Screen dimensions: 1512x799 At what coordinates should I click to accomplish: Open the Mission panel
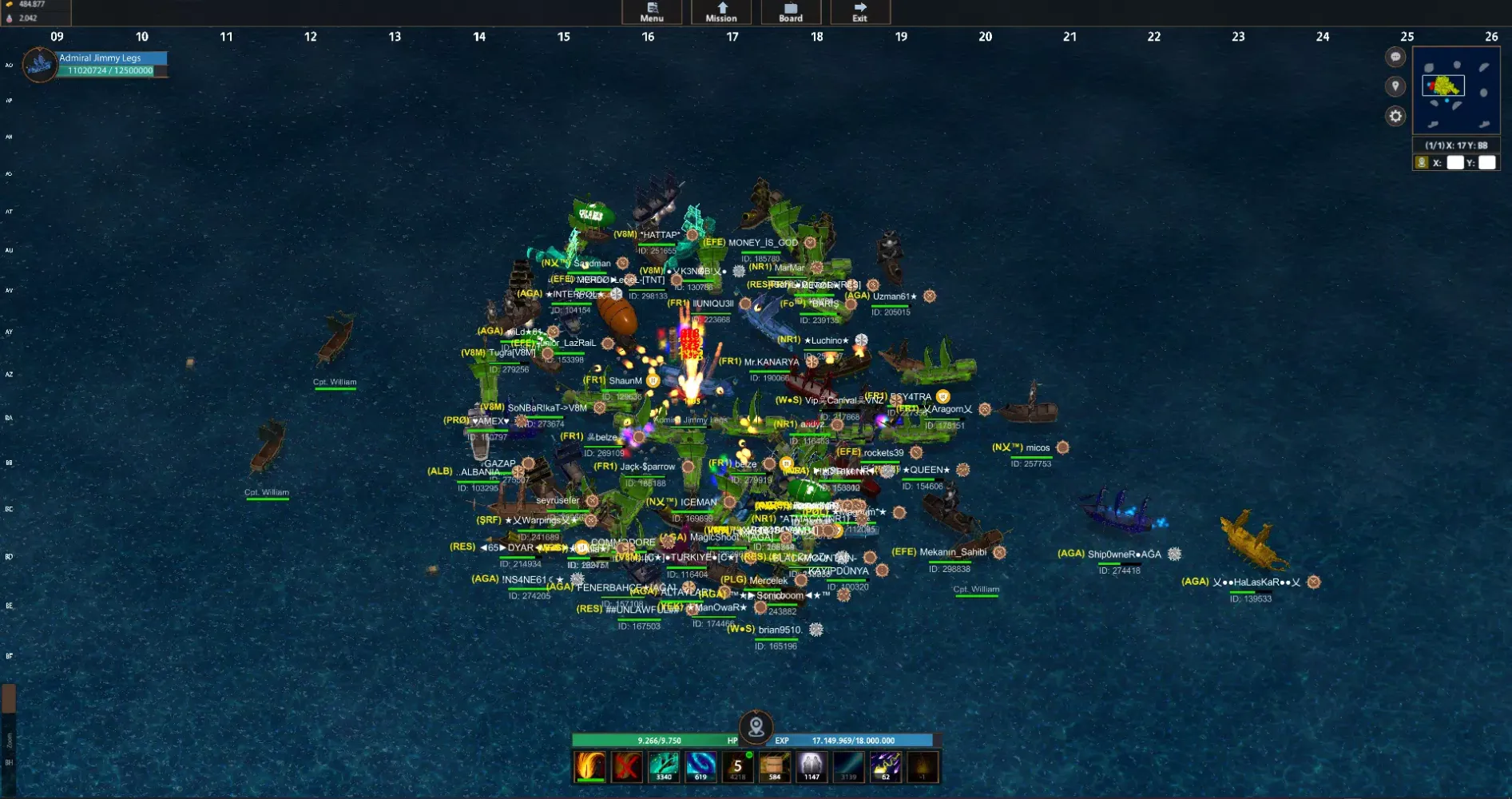(x=721, y=12)
